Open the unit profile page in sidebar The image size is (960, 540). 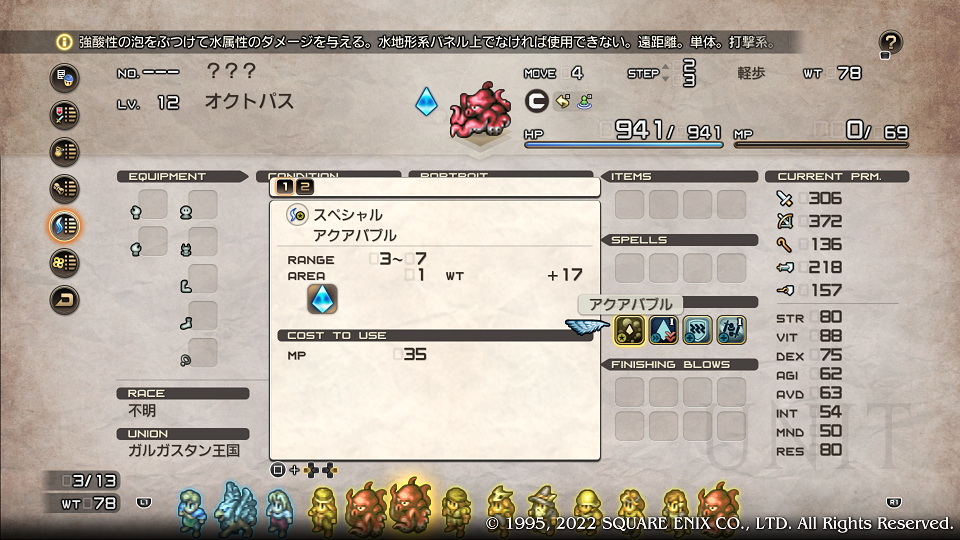[65, 78]
